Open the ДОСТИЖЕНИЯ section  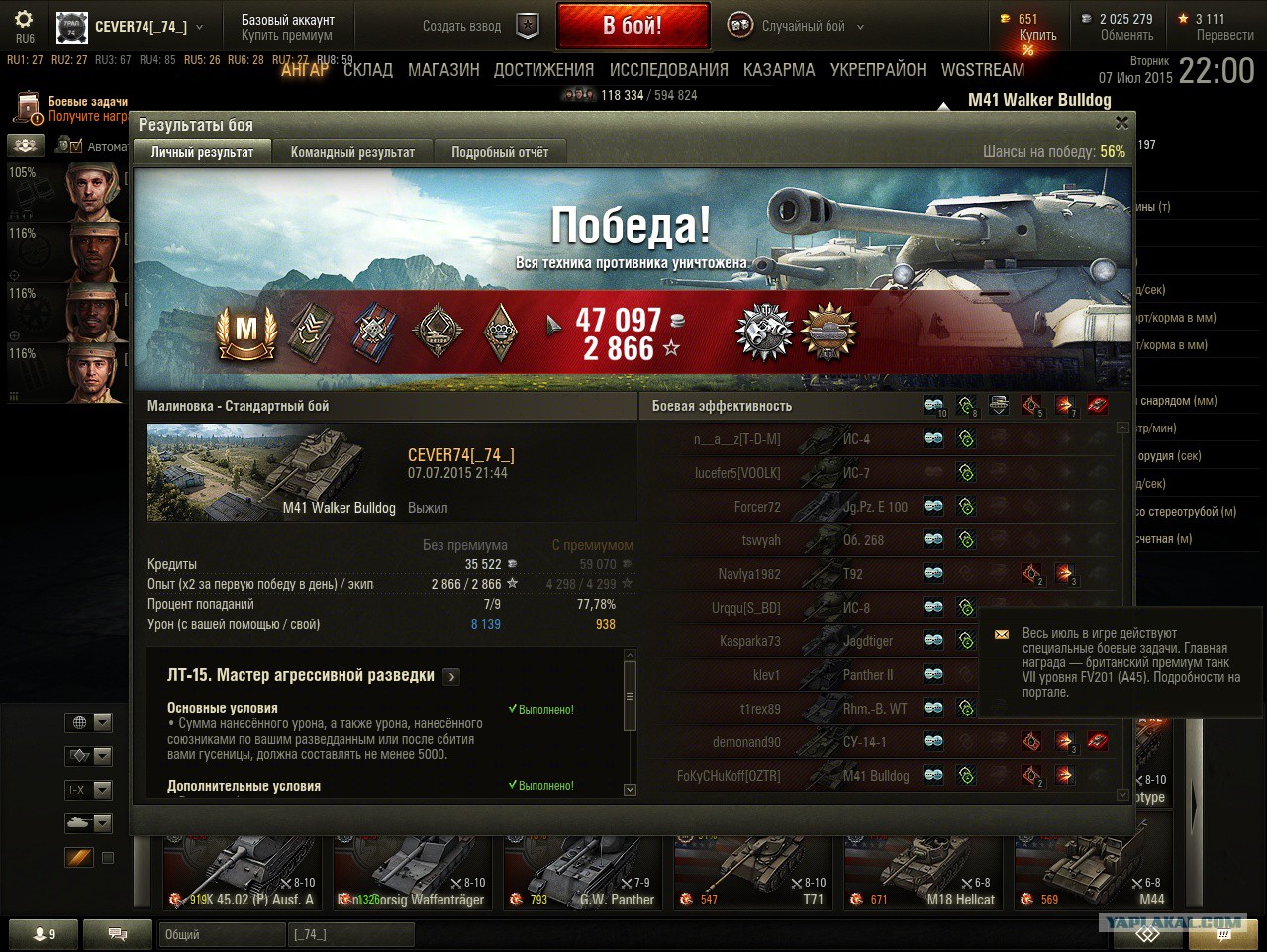(543, 70)
